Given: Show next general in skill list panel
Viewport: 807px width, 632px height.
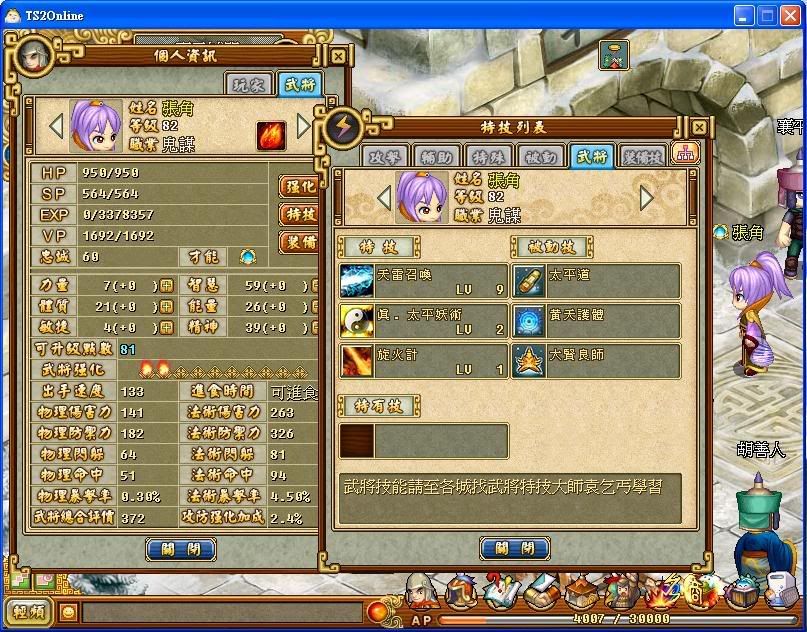Looking at the screenshot, I should (646, 198).
